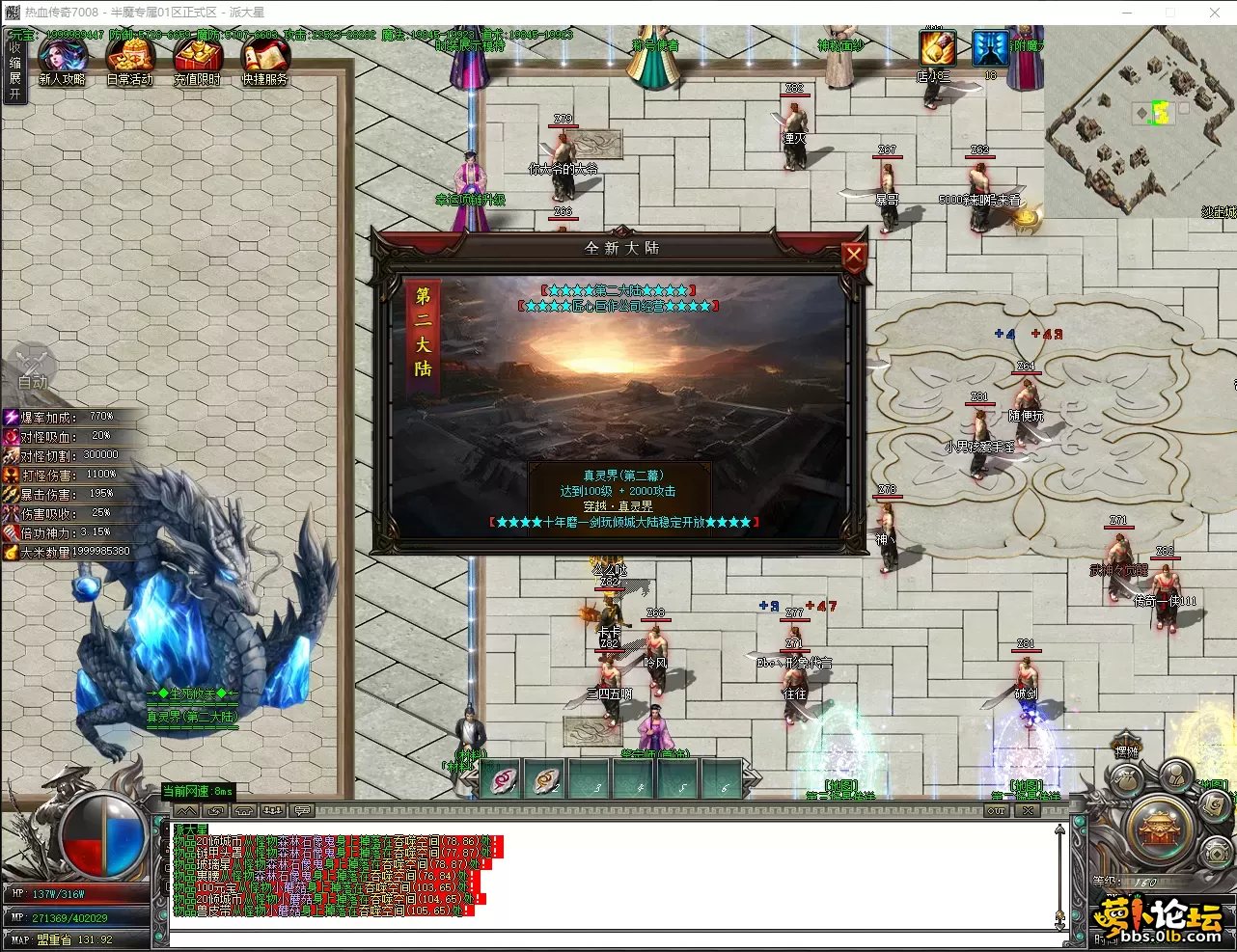Viewport: 1237px width, 952px height.
Task: Open the golden palace shop button
Action: (1160, 828)
